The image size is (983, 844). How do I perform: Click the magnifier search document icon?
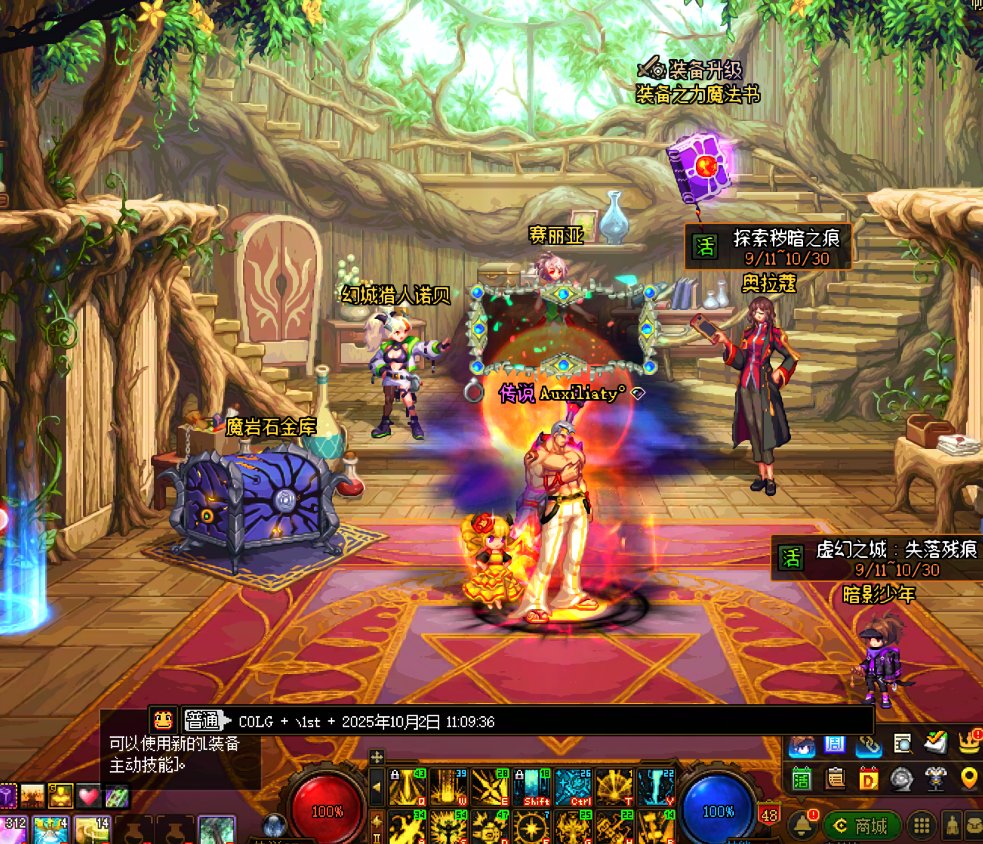tap(902, 743)
